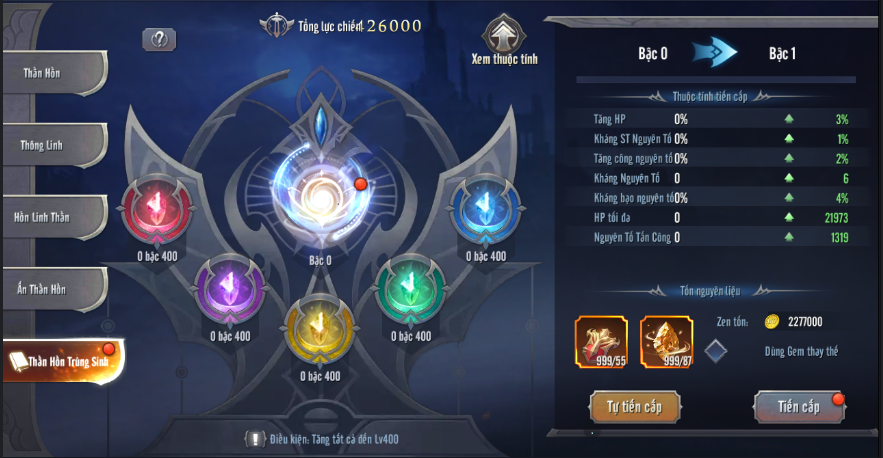The width and height of the screenshot is (883, 458).
Task: Choose the blue crystal soul orb
Action: click(485, 210)
